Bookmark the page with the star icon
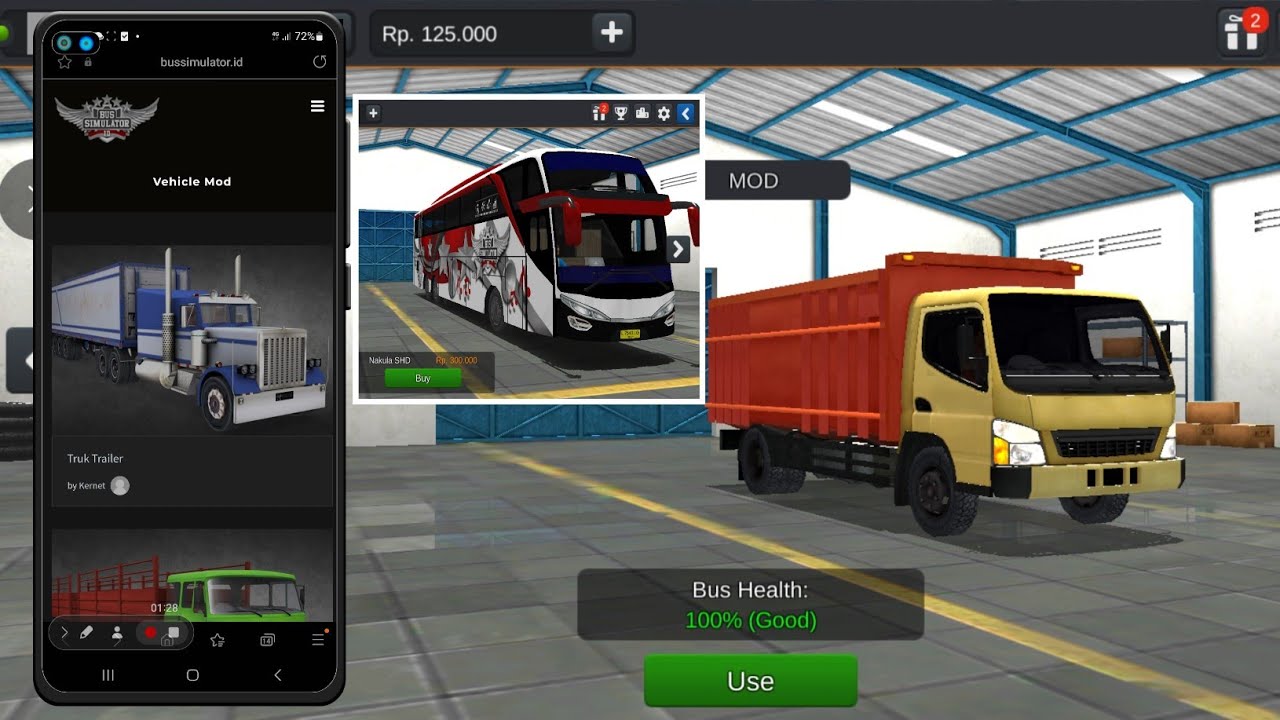1280x720 pixels. (64, 61)
